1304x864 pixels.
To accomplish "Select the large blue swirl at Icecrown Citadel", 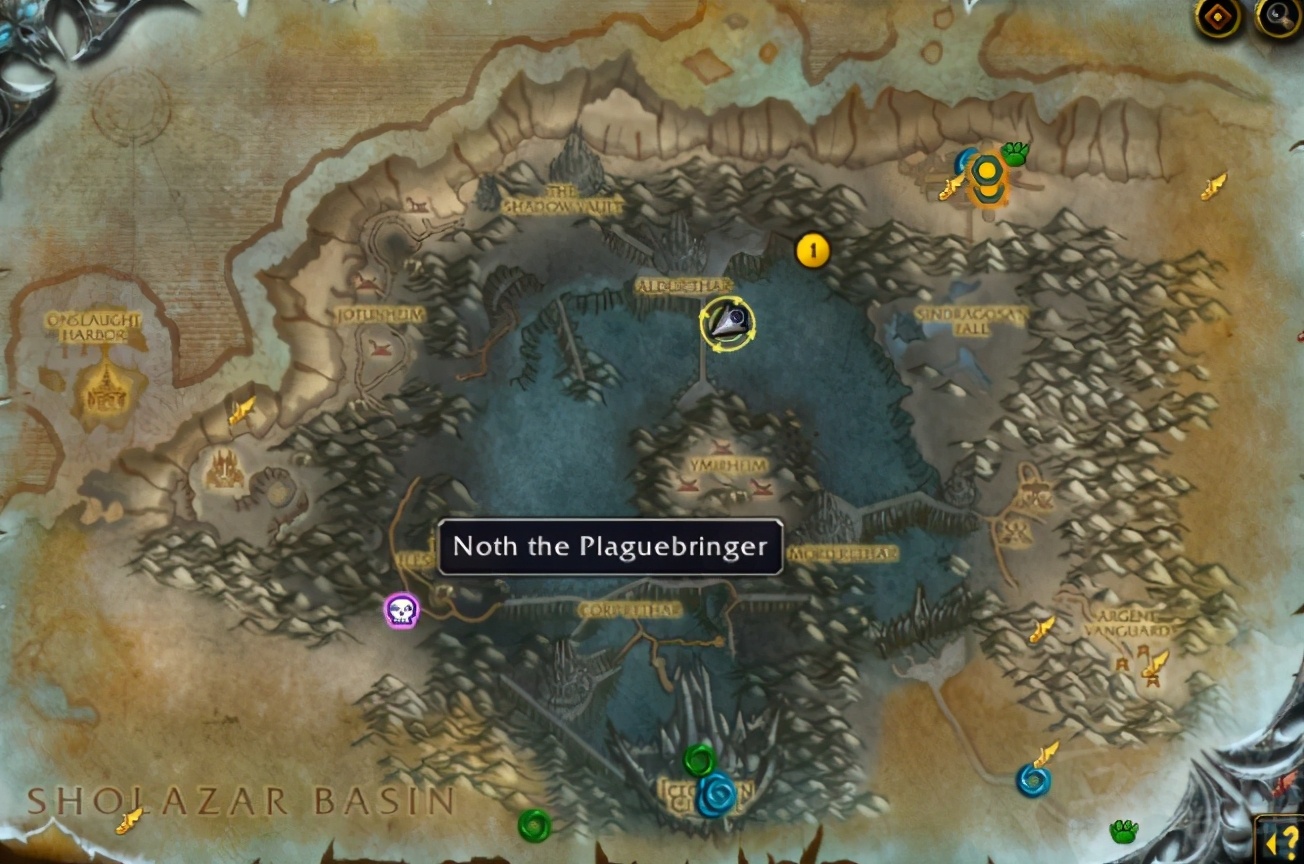I will tap(717, 796).
